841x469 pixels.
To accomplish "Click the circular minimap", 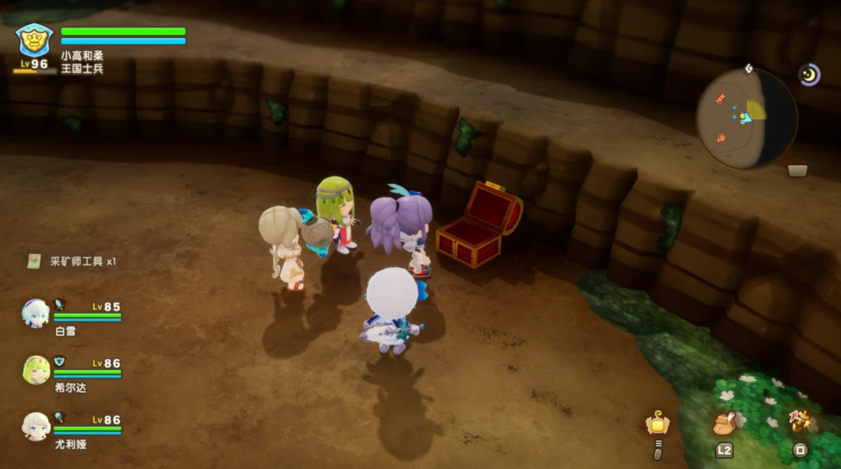I will [746, 118].
